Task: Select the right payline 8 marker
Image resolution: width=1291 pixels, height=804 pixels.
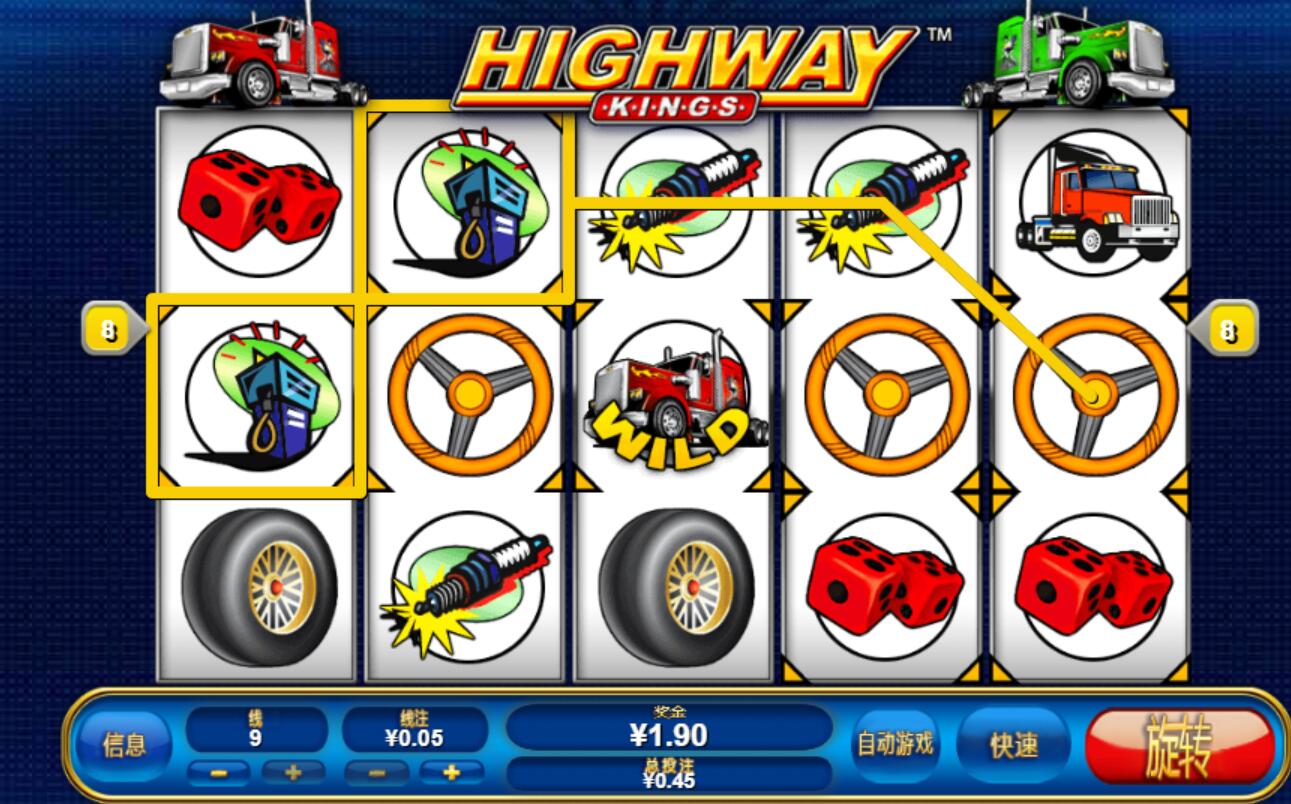Action: pos(1229,331)
